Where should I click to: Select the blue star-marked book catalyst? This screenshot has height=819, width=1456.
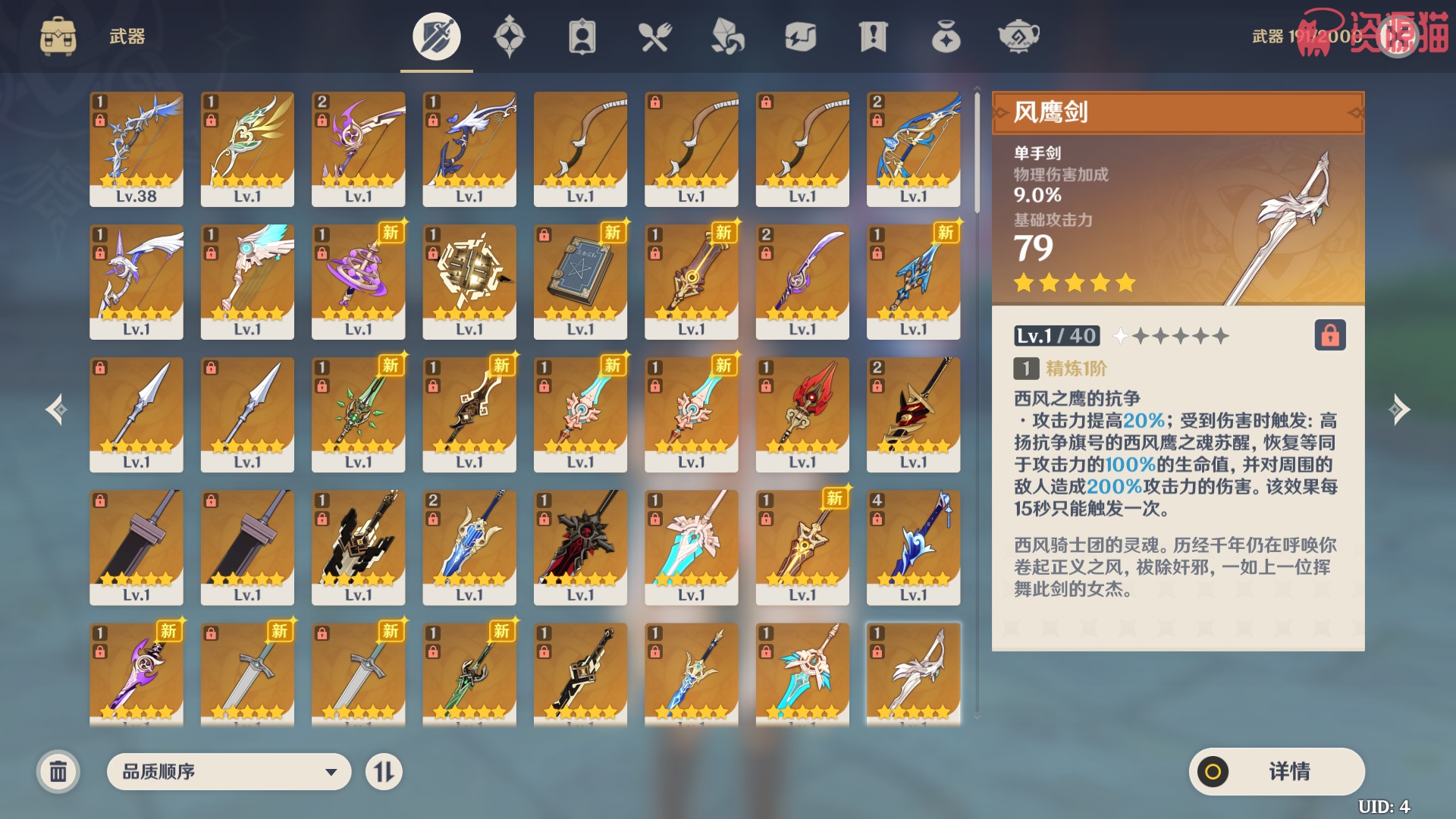[x=580, y=281]
